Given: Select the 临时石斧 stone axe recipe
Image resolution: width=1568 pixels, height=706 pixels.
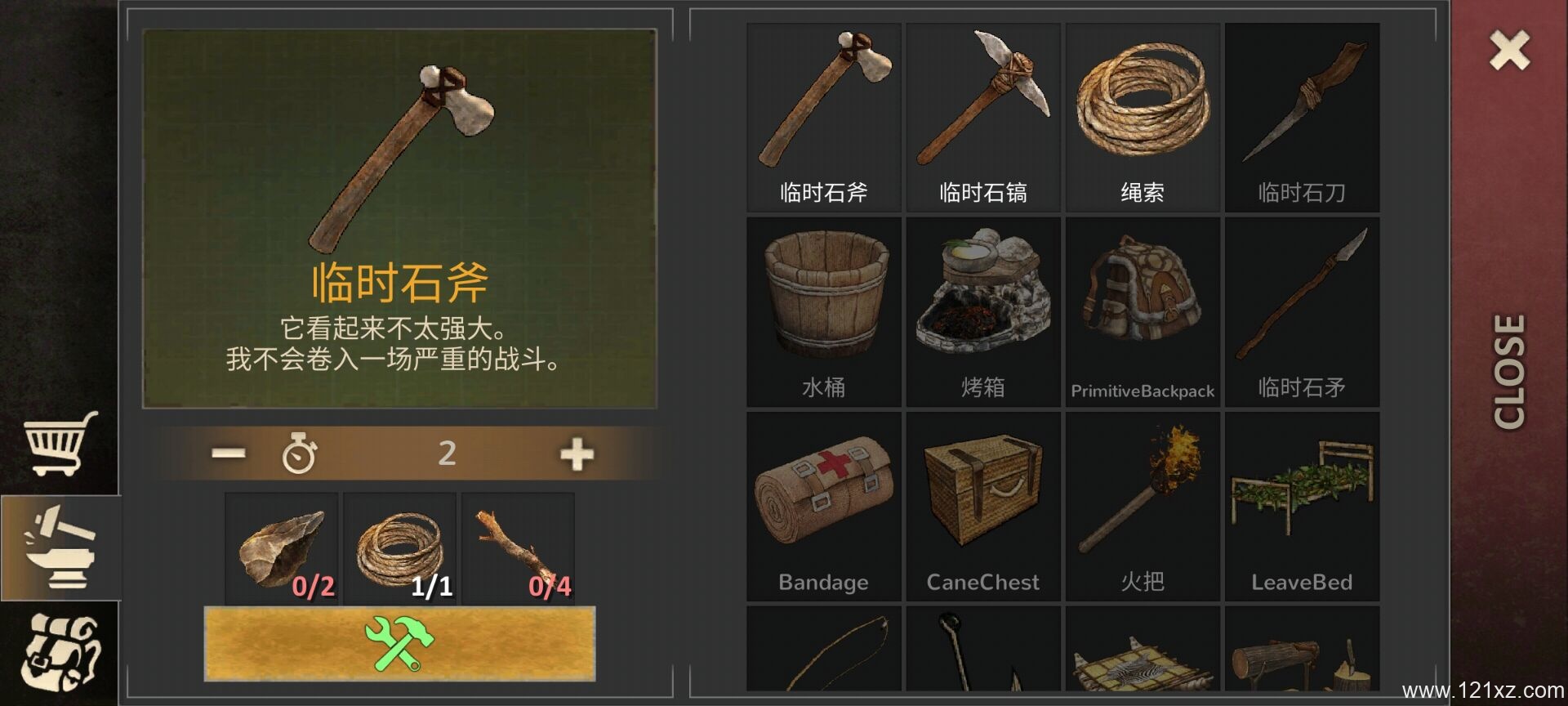Looking at the screenshot, I should [x=823, y=118].
